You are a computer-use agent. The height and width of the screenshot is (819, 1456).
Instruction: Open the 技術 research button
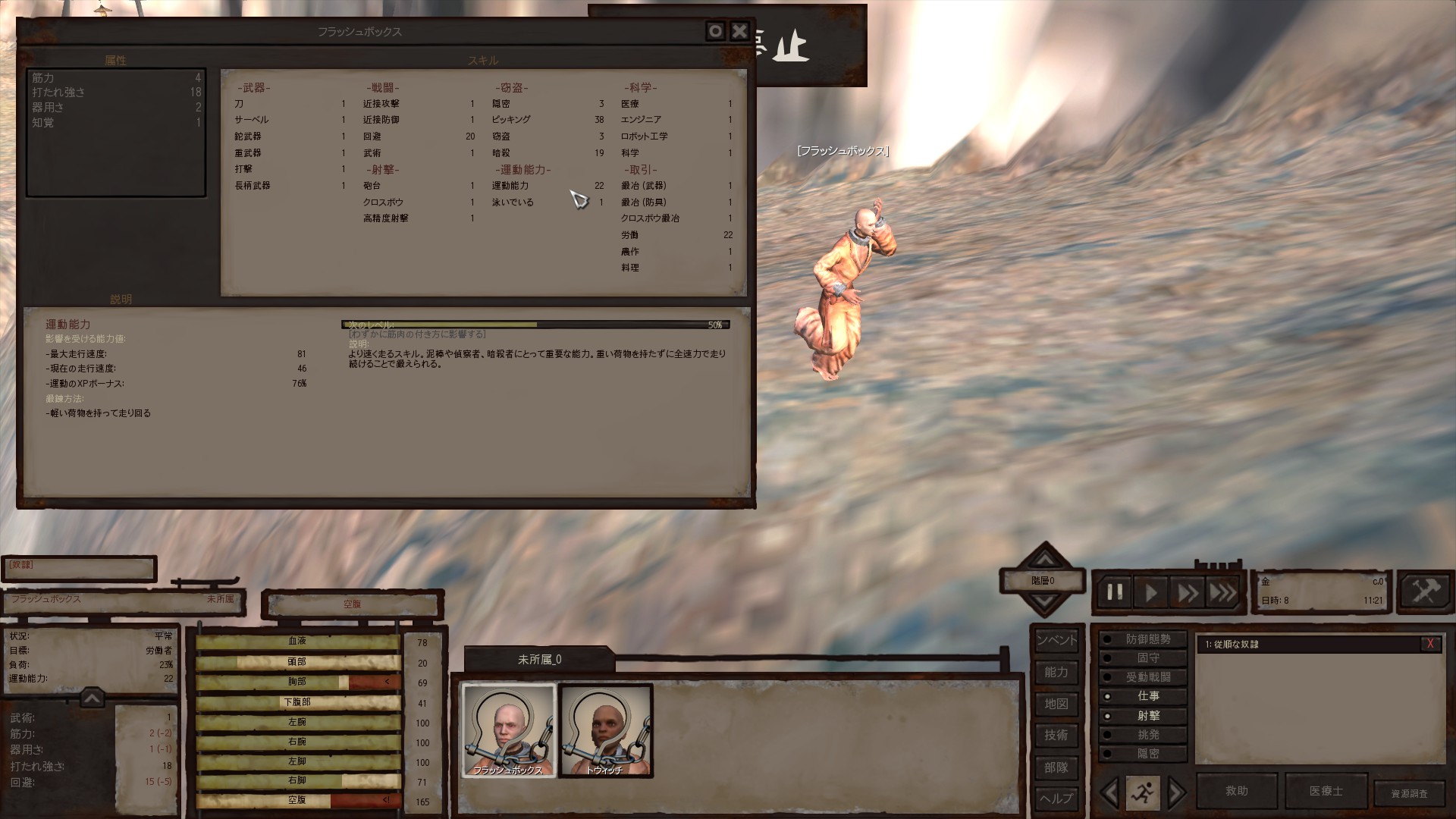click(1056, 735)
